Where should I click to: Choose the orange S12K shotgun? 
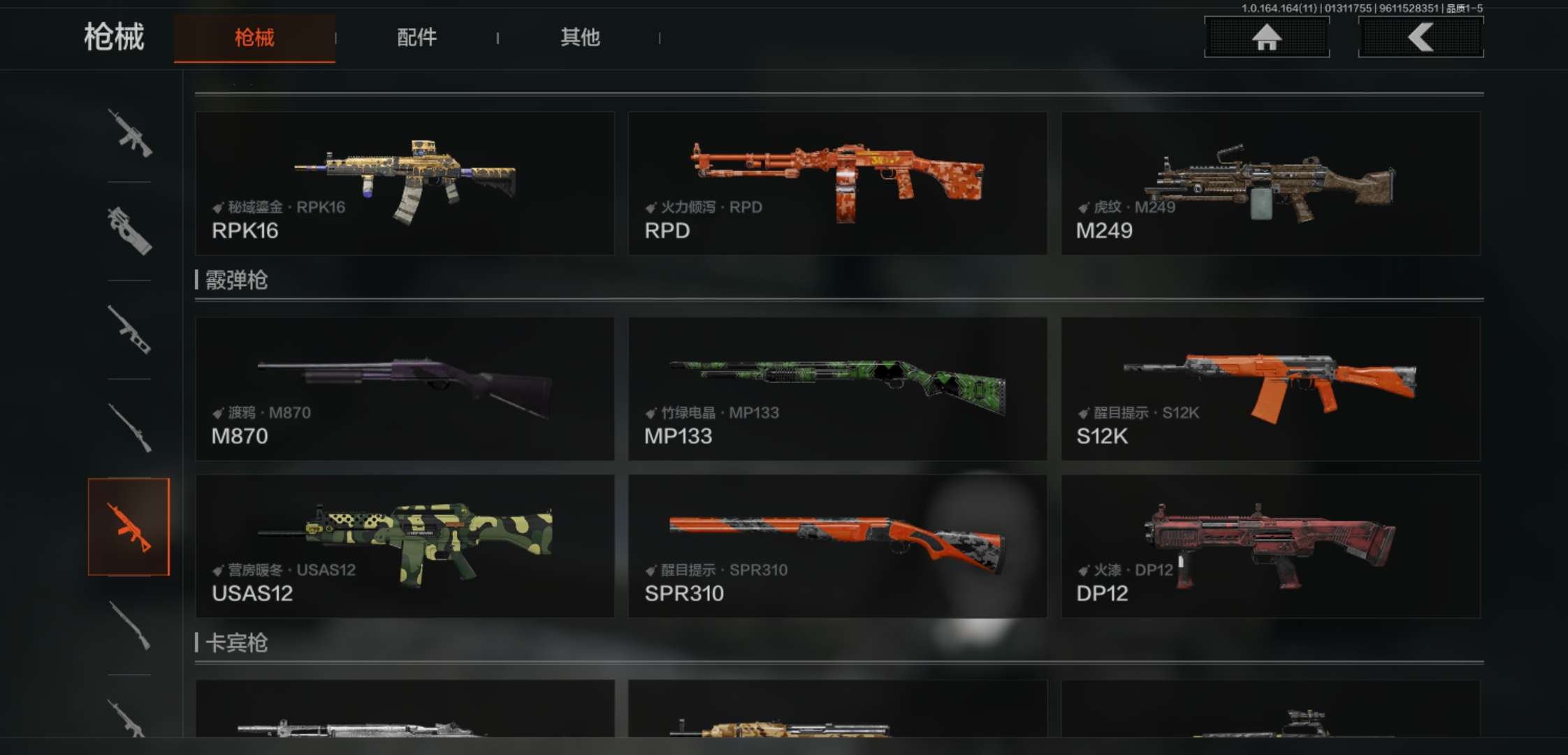tap(1270, 389)
